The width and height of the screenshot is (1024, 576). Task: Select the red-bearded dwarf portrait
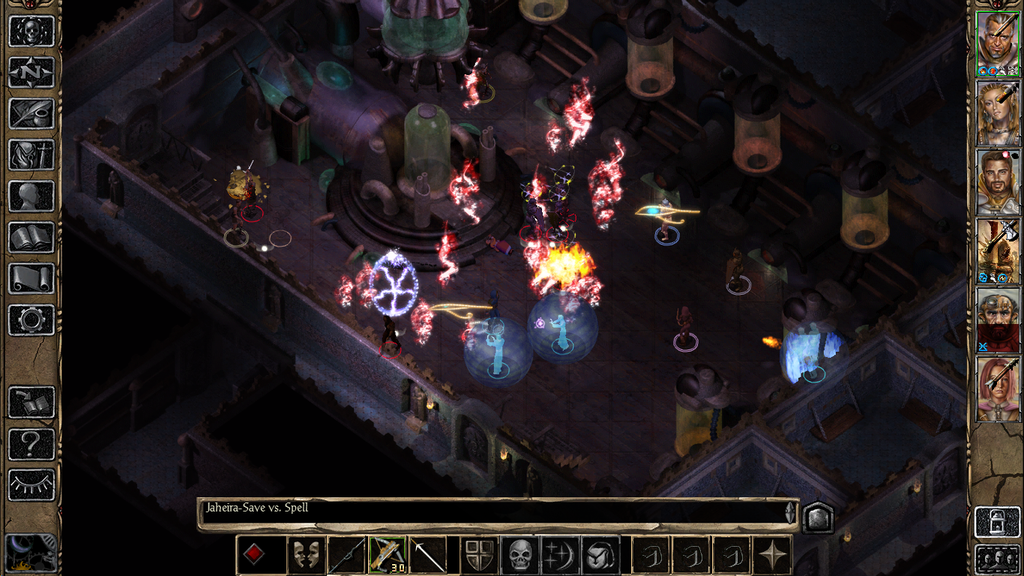coord(997,320)
